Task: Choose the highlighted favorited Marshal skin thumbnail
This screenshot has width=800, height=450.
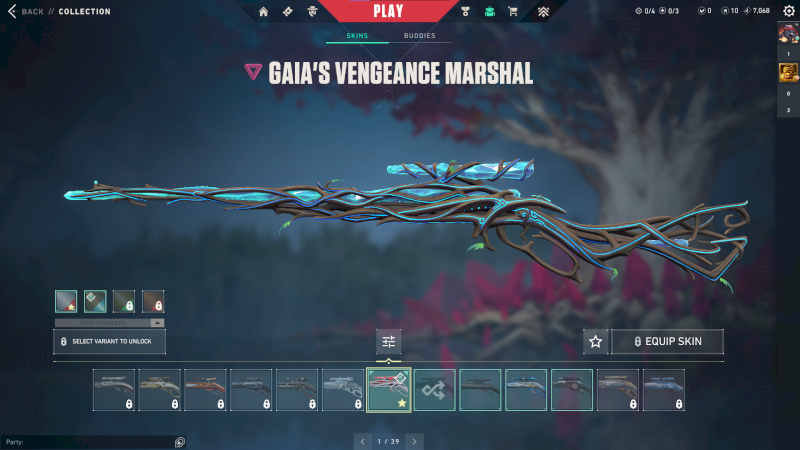Action: pos(389,389)
